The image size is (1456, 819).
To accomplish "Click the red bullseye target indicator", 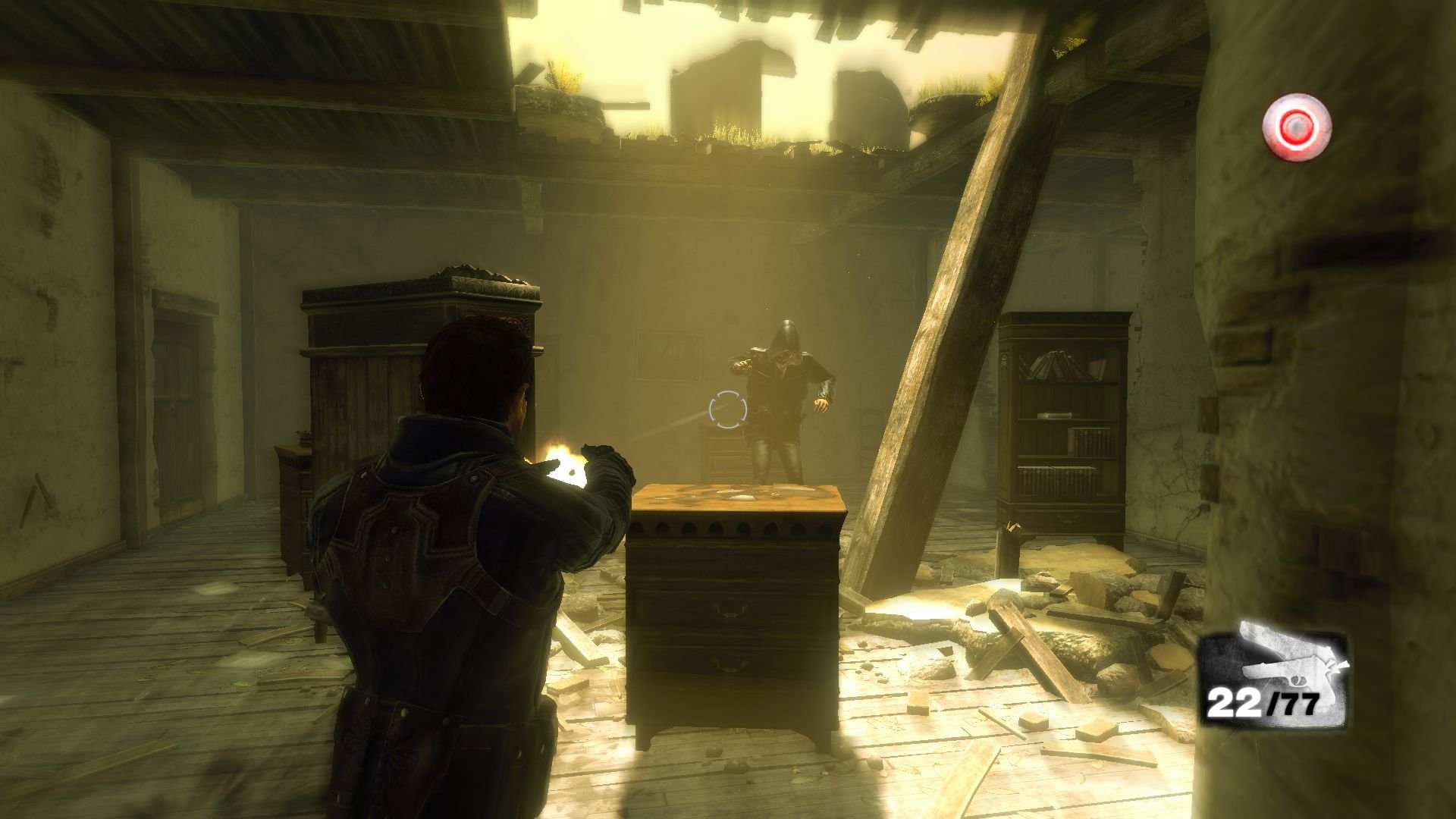I will tap(1296, 127).
